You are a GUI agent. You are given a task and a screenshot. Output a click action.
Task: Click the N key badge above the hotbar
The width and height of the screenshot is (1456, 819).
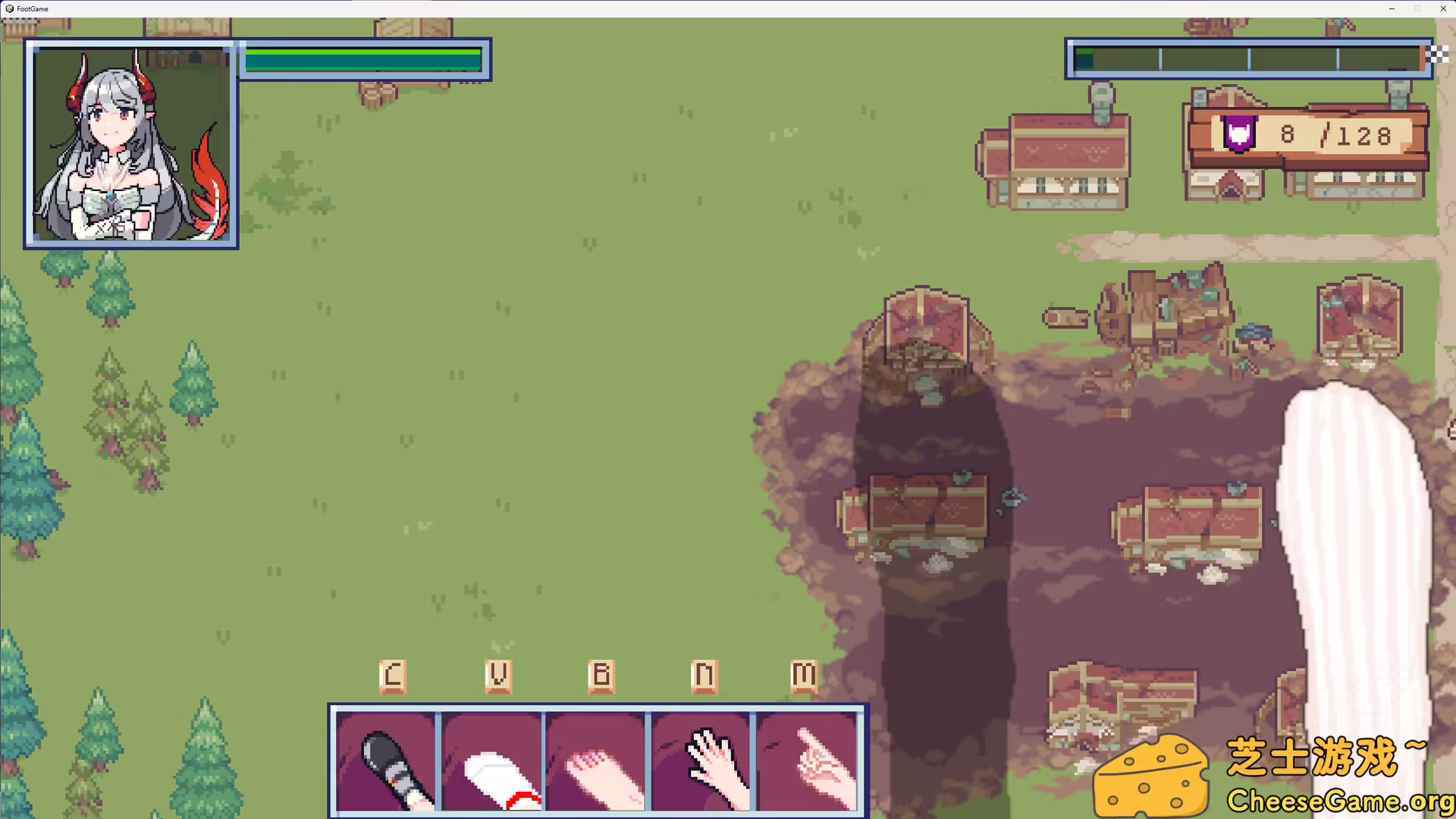click(x=704, y=674)
